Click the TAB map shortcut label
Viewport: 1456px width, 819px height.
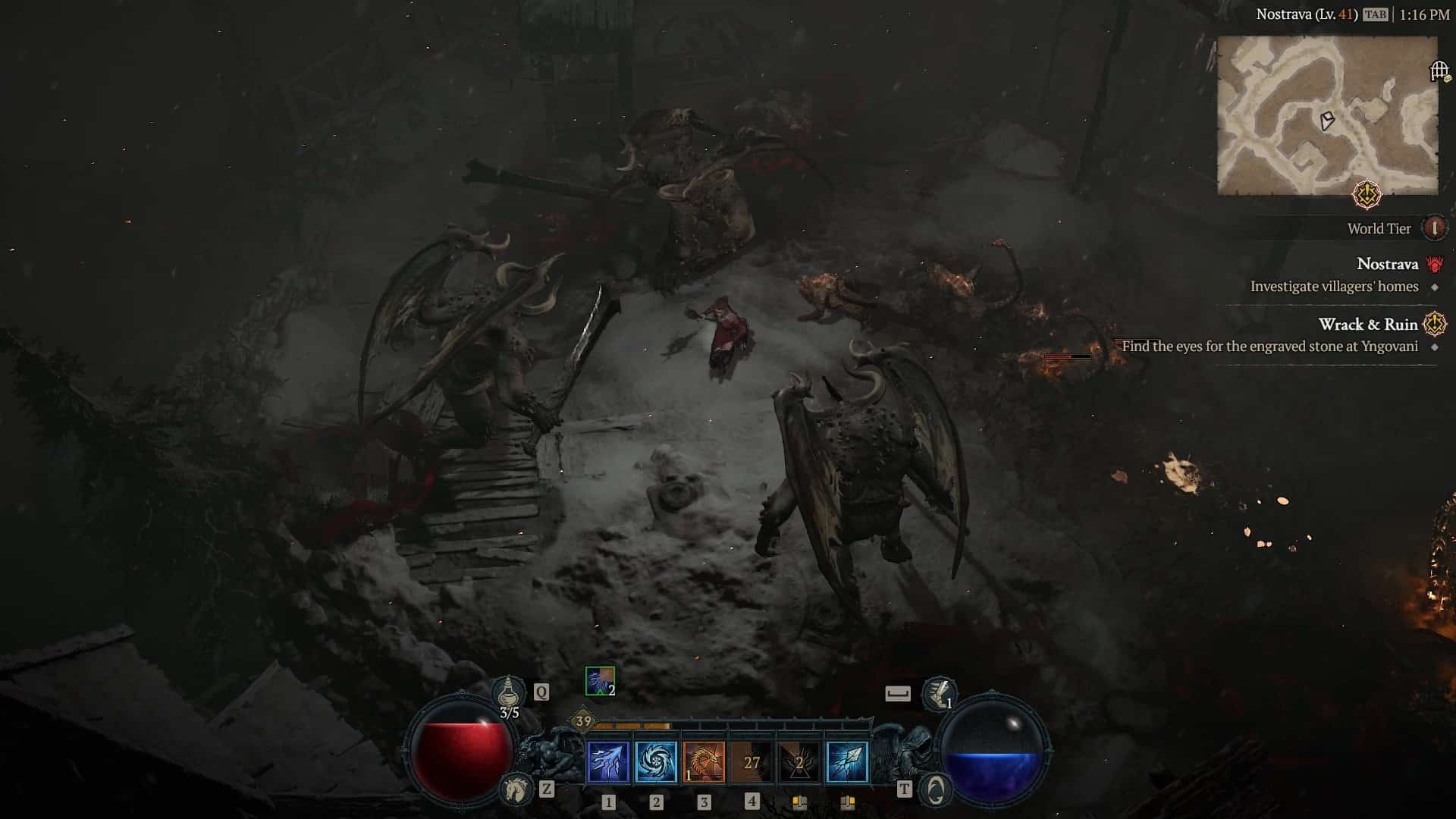click(1376, 14)
